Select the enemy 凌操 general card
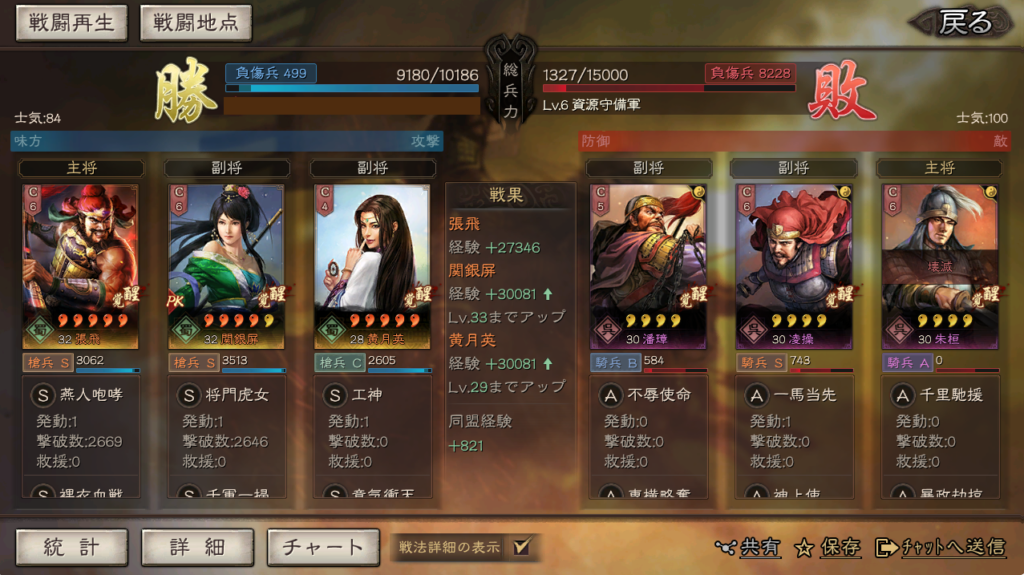Image resolution: width=1024 pixels, height=575 pixels. pyautogui.click(x=794, y=265)
